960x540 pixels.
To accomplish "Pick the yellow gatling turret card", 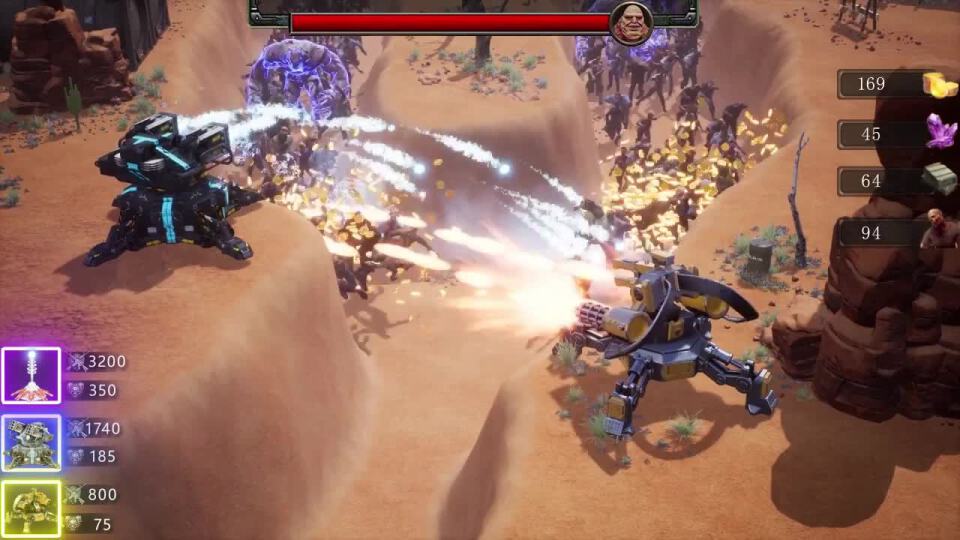I will pyautogui.click(x=31, y=509).
